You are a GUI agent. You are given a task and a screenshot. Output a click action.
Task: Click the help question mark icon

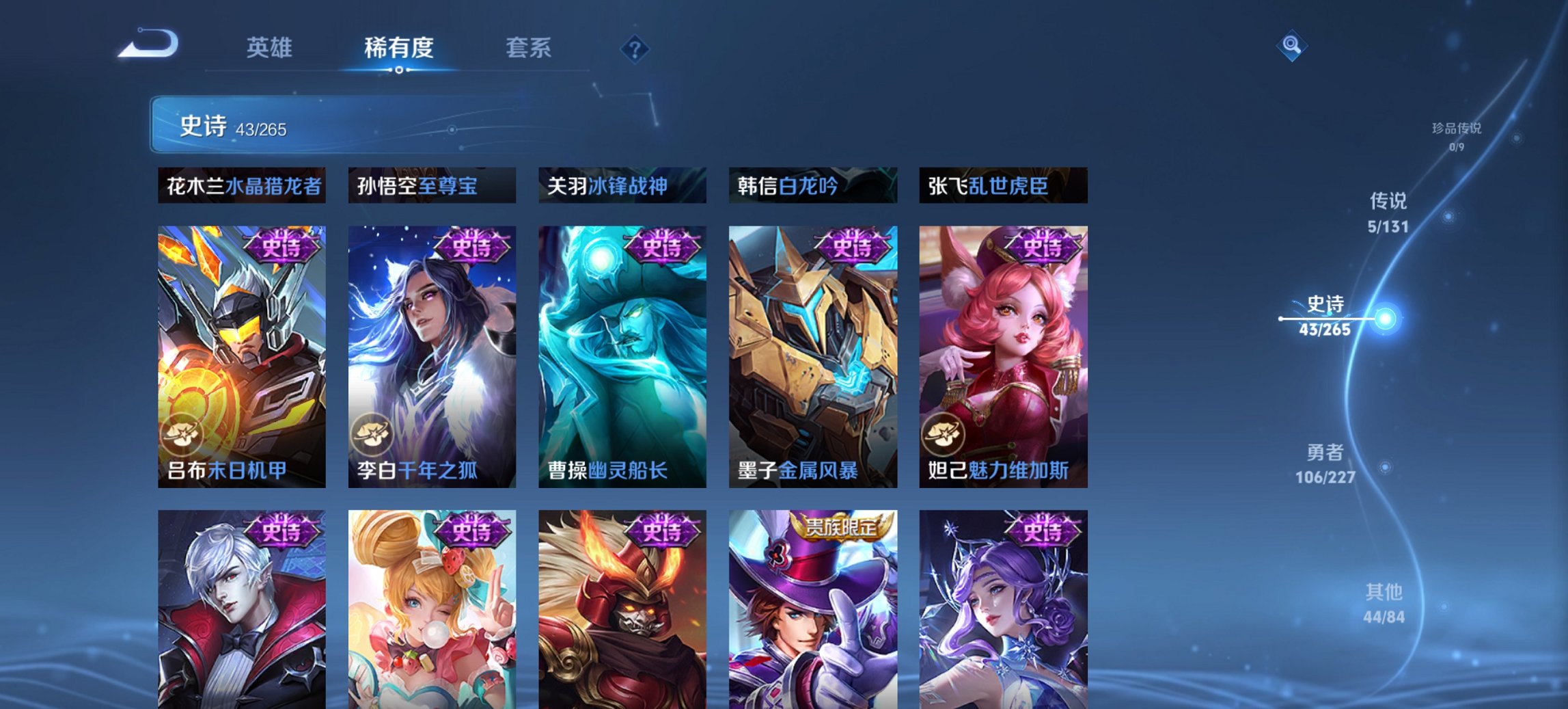pyautogui.click(x=635, y=49)
